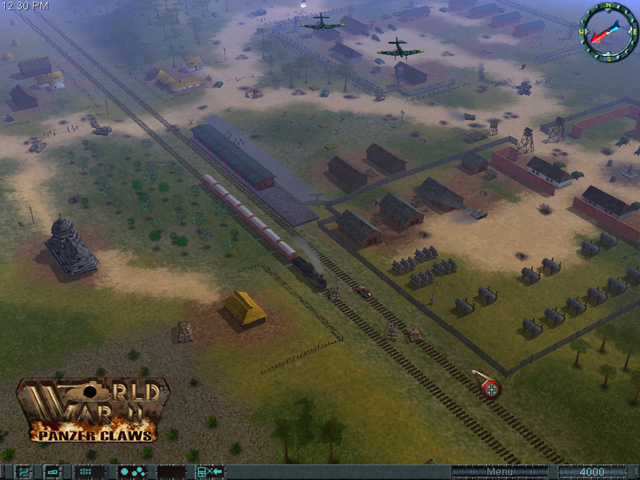640x480 pixels.
Task: Click the calculator-and-arrow toolbar button
Action: (209, 471)
